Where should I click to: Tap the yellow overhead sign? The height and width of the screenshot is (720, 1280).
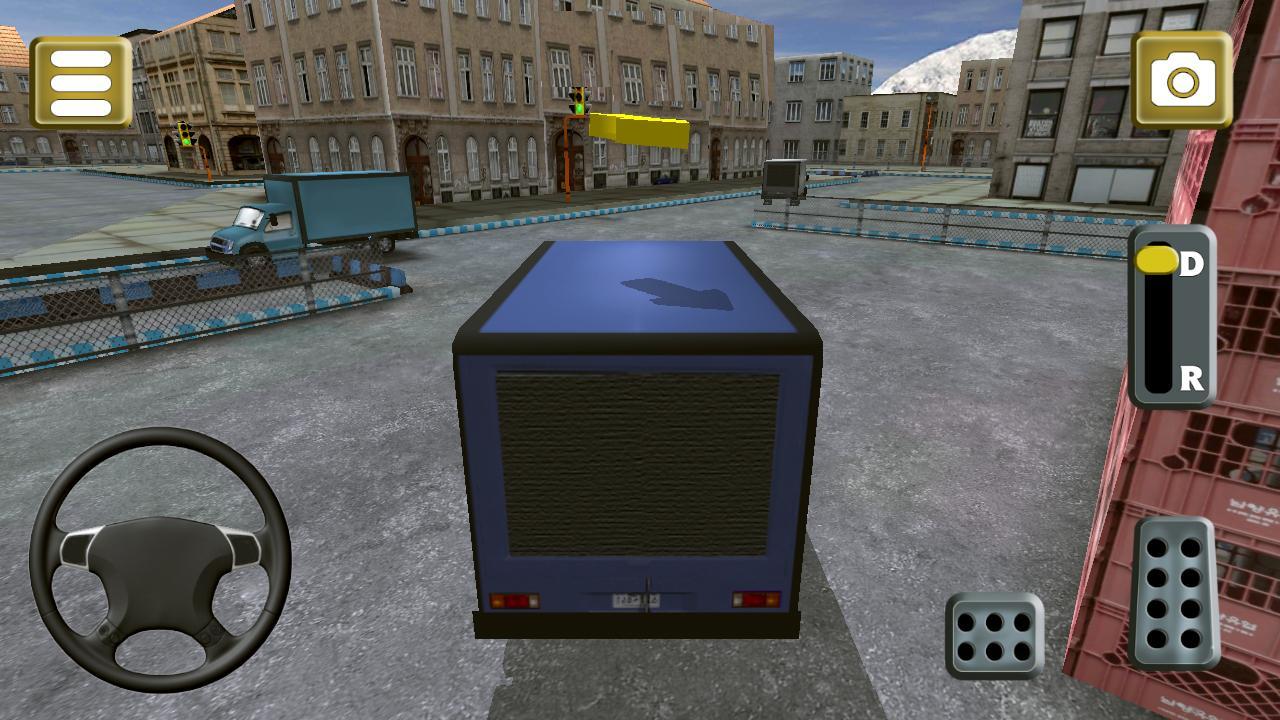pyautogui.click(x=640, y=129)
